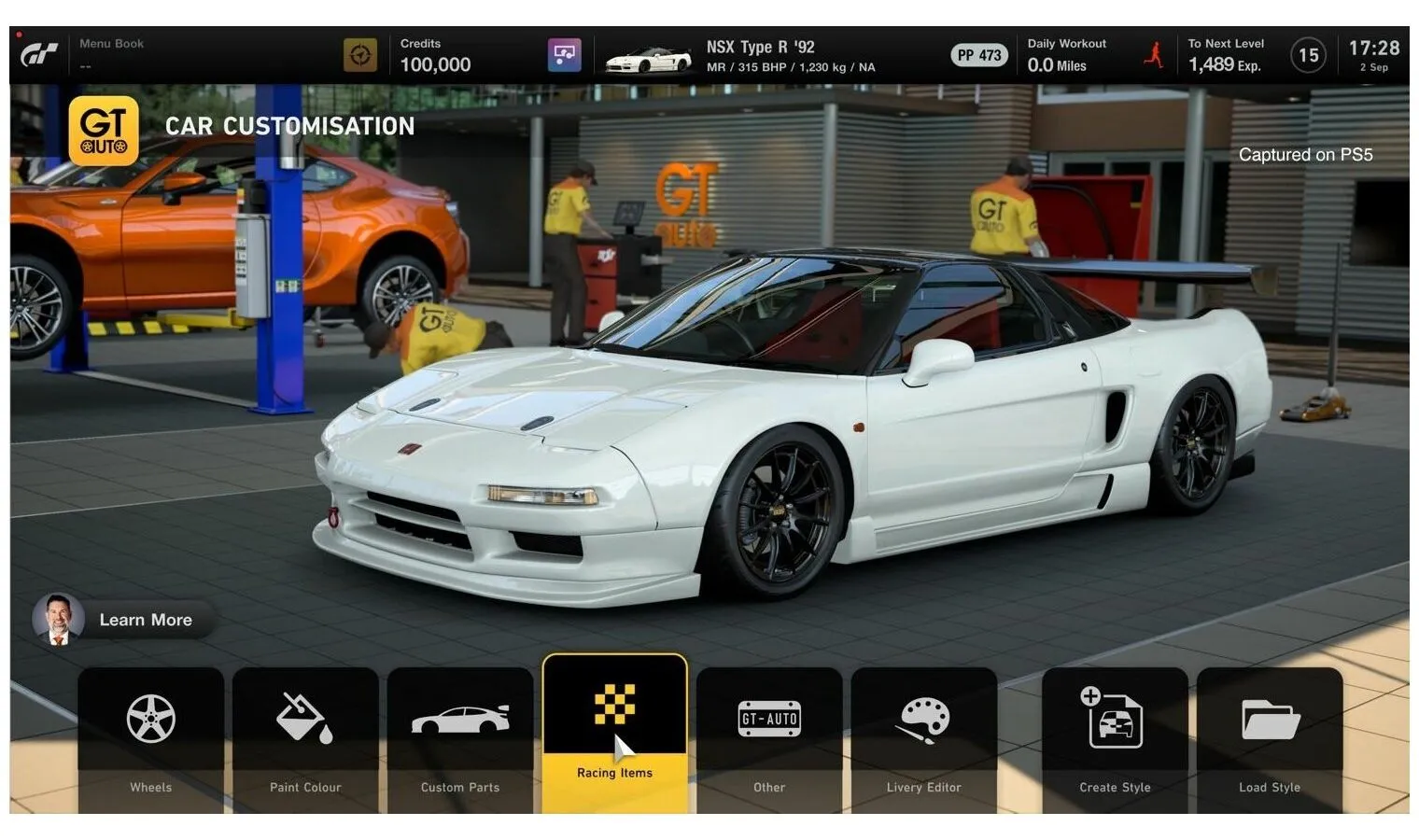The width and height of the screenshot is (1419, 840).
Task: Click the purple music playlist icon
Action: pos(564,55)
